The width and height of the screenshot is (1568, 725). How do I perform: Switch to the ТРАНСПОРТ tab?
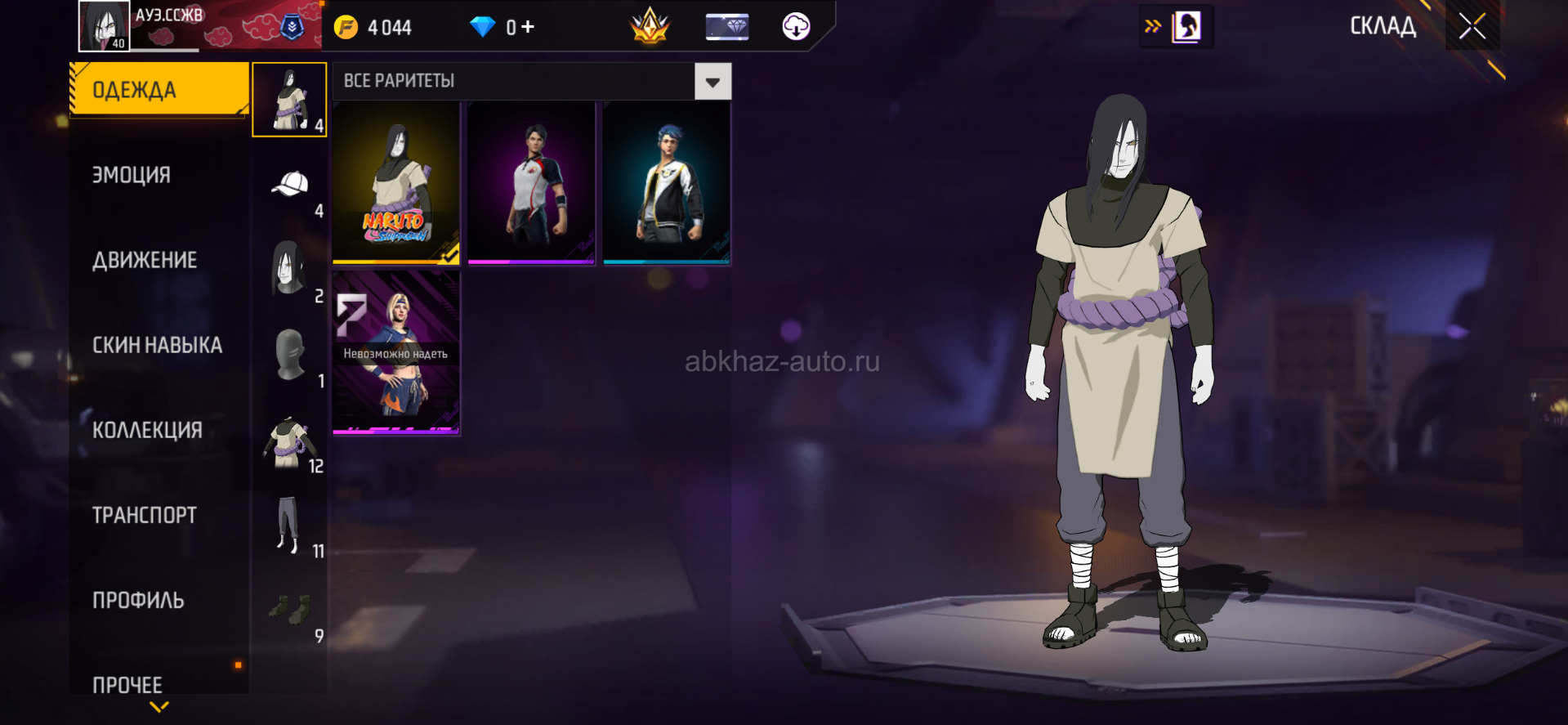(x=145, y=515)
